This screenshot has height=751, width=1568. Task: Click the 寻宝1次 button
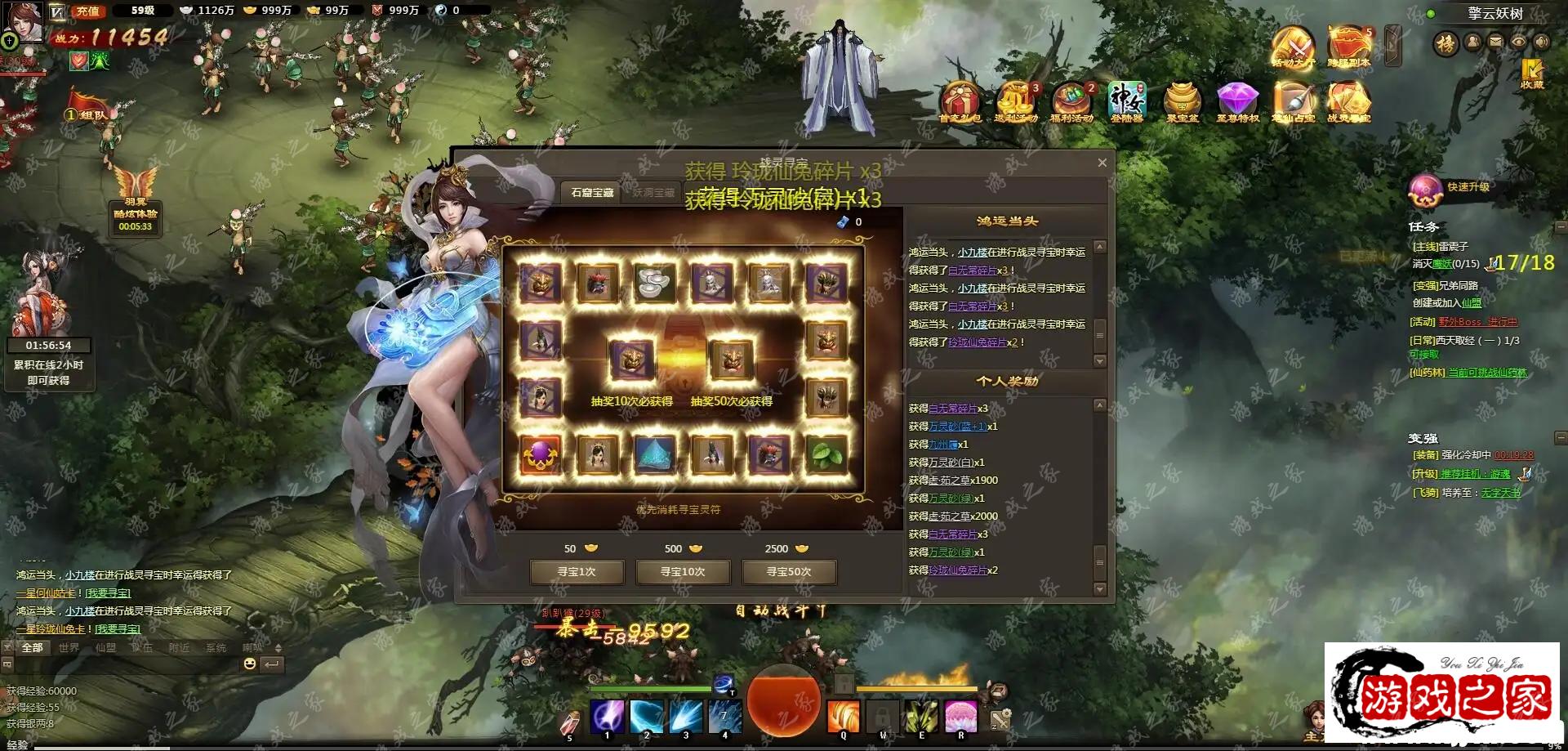(577, 572)
